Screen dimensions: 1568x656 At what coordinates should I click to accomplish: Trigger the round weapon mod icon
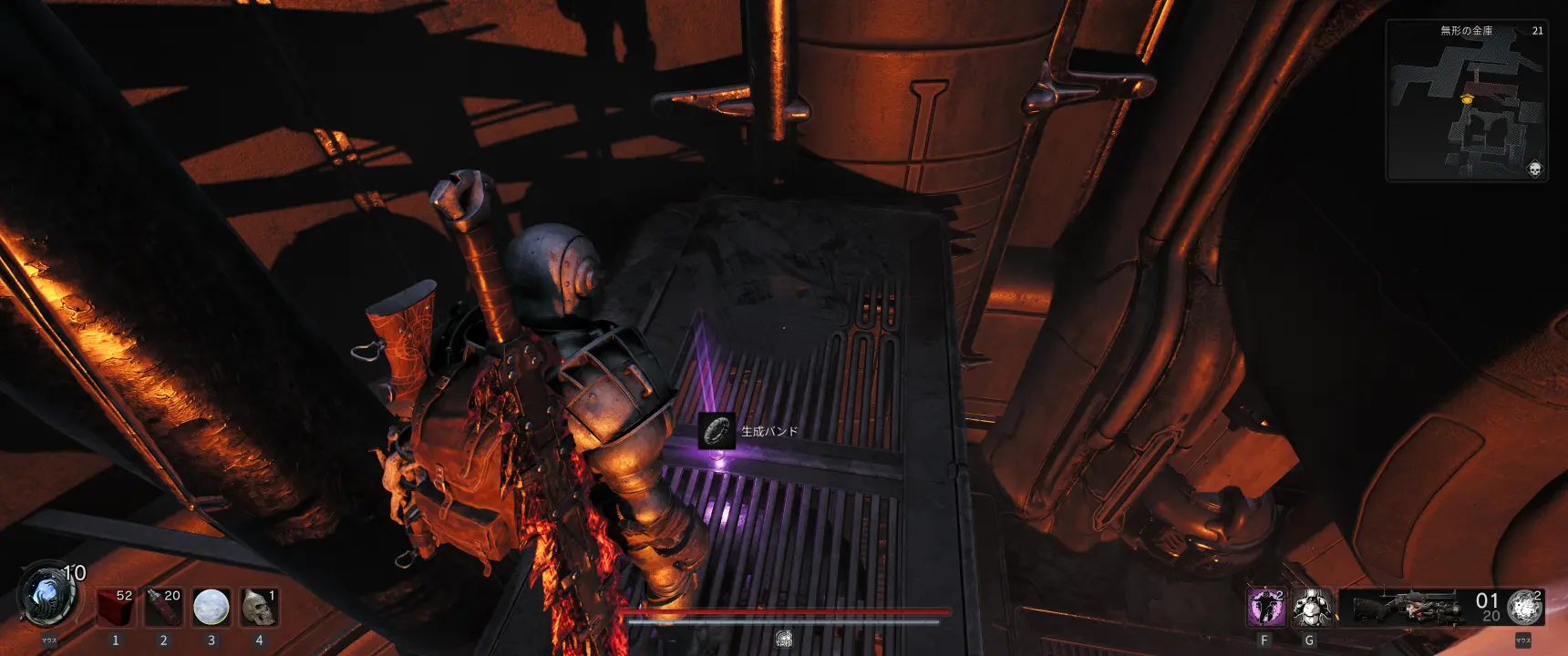(1524, 607)
